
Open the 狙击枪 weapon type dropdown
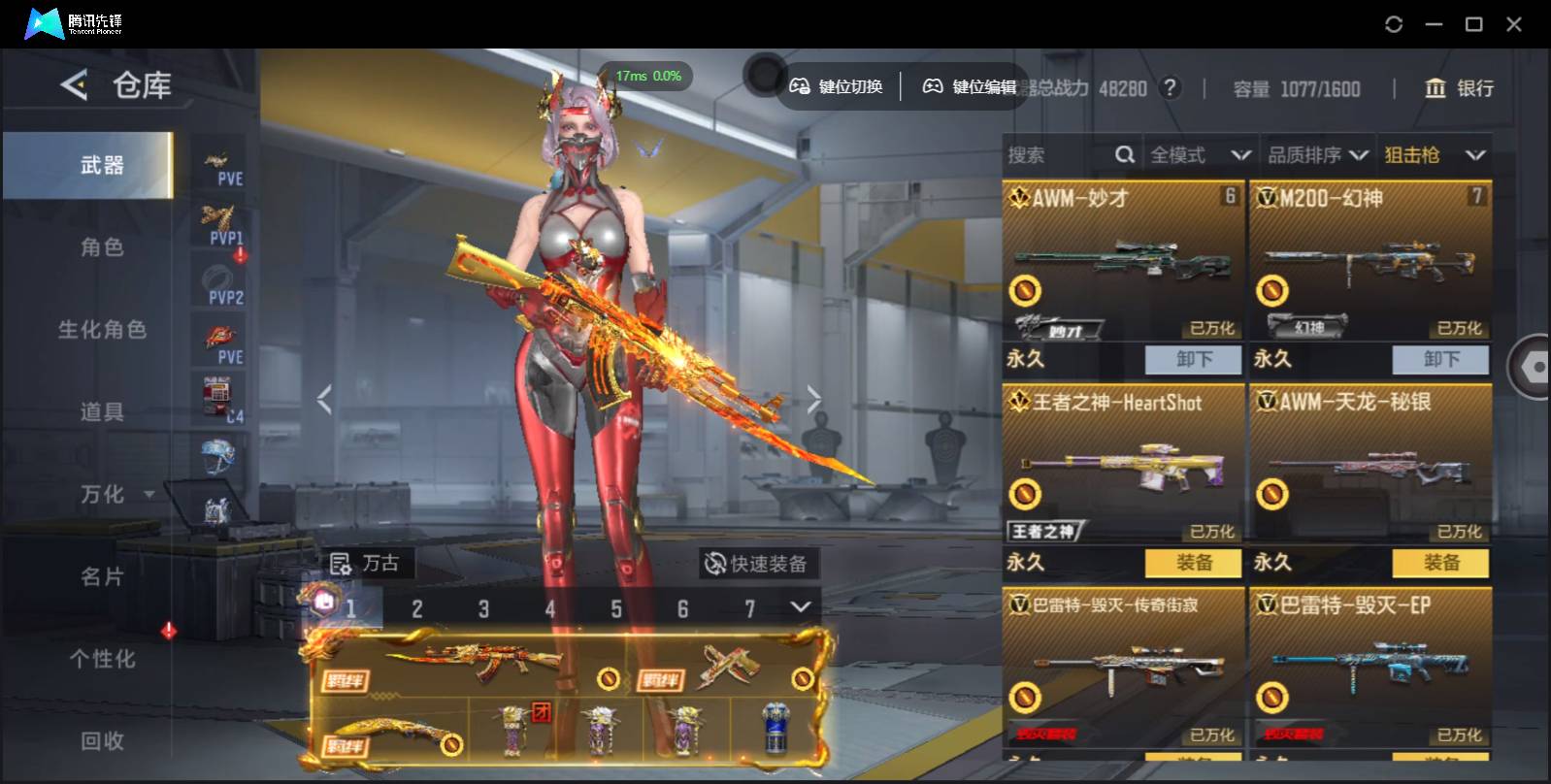(1435, 155)
